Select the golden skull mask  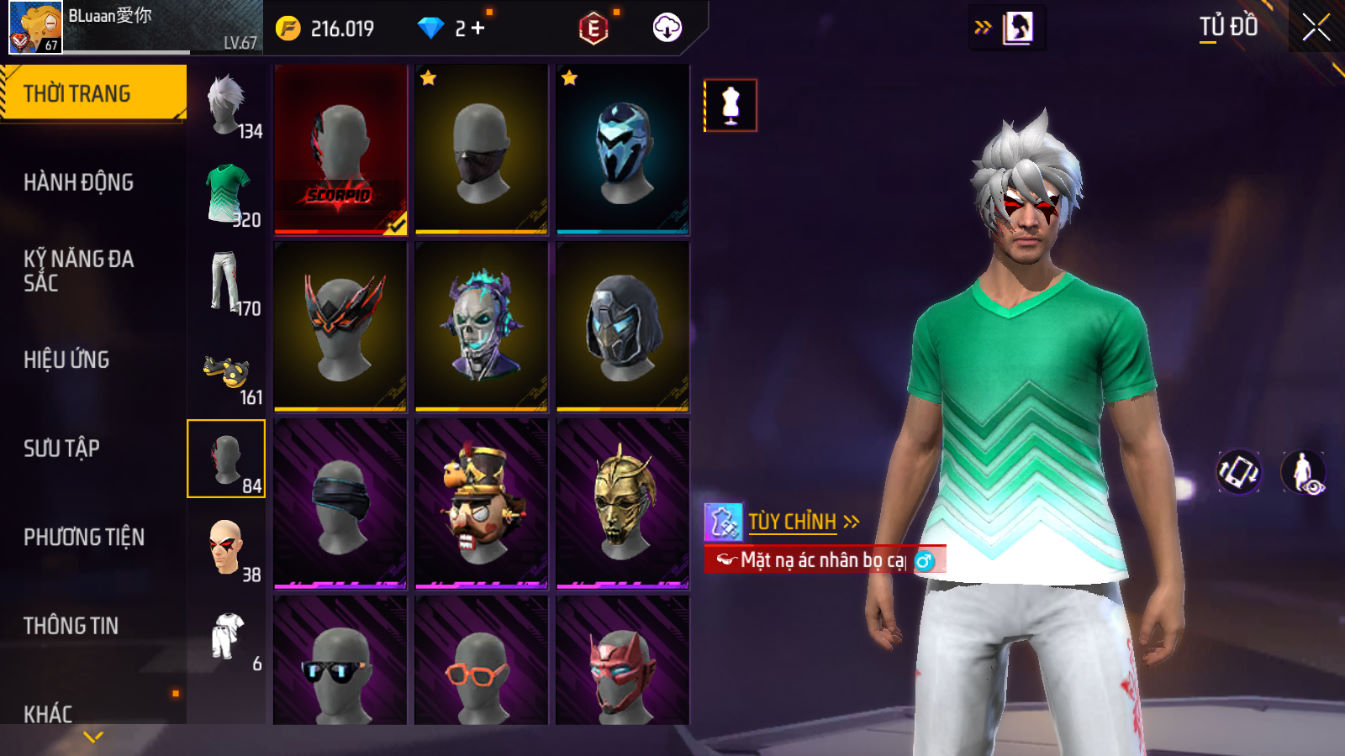click(622, 503)
